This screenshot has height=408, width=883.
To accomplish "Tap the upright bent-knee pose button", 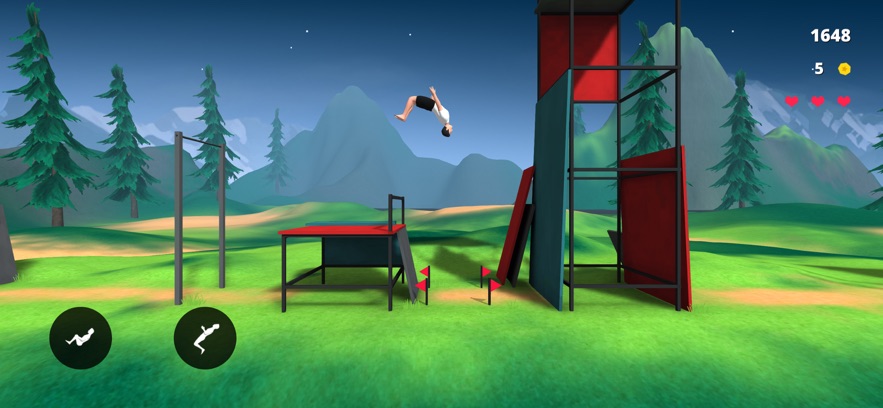I will click(205, 338).
